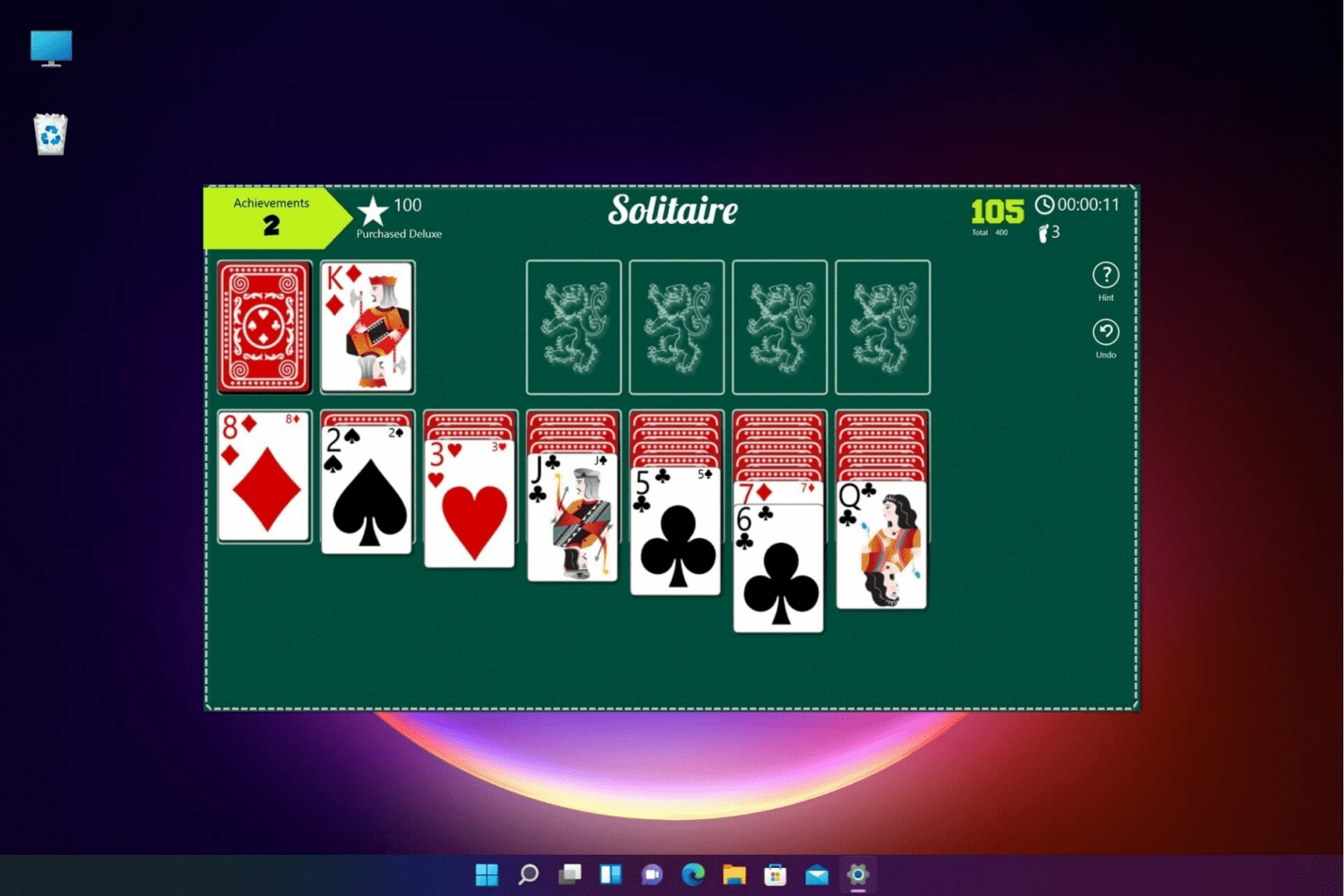Screen dimensions: 1344x896
Task: Click the face-down stock pile card
Action: [x=263, y=326]
